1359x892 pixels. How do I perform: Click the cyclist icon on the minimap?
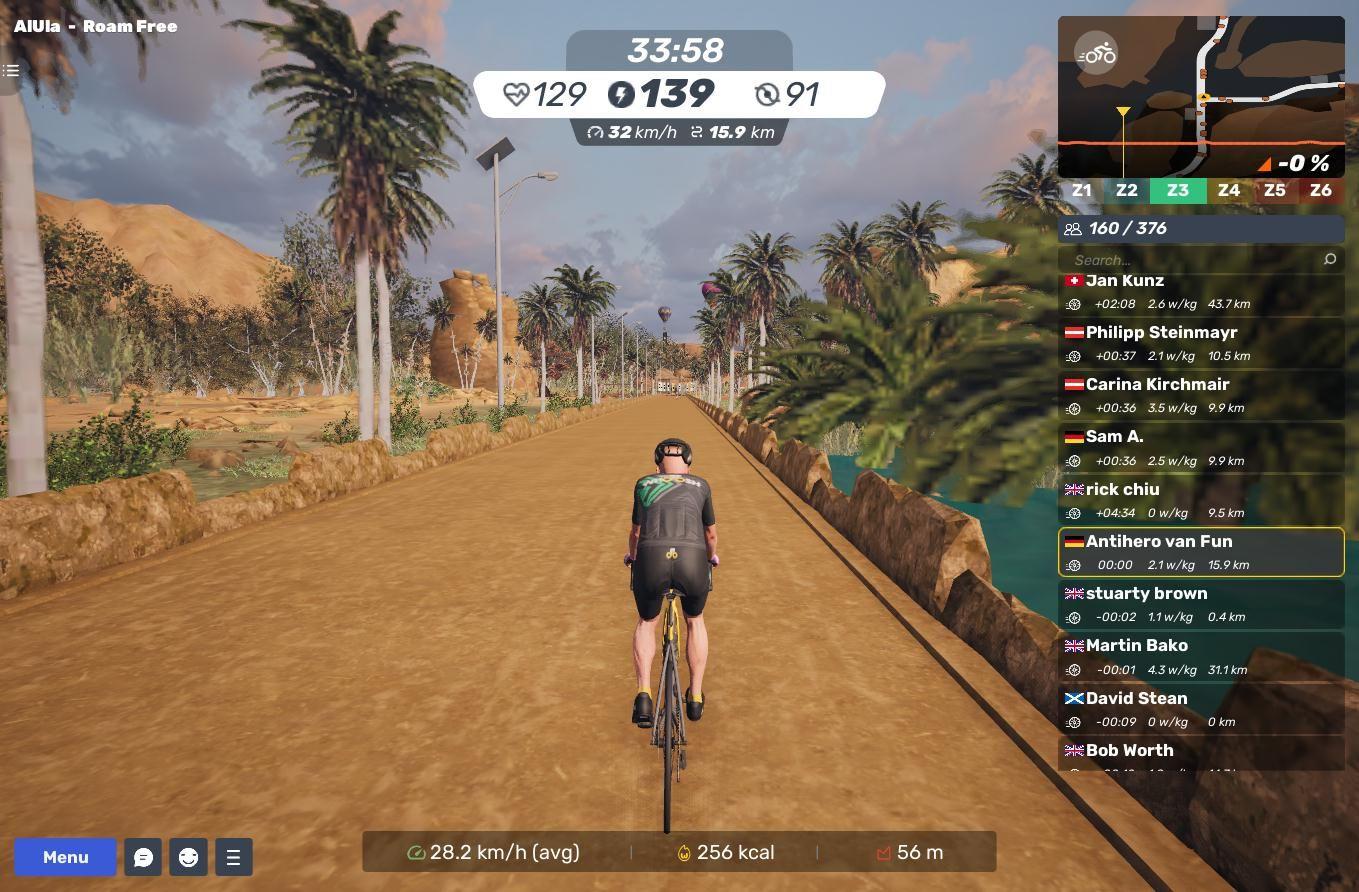[1097, 54]
